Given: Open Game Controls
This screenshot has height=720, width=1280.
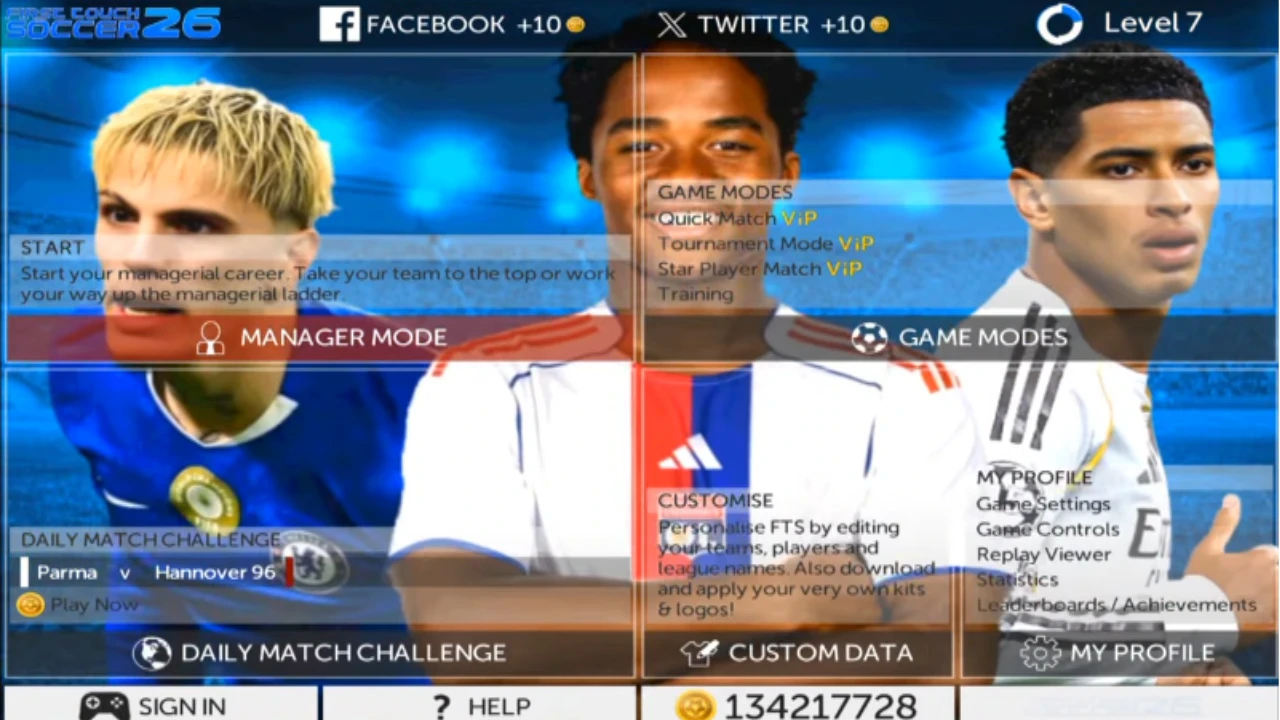Looking at the screenshot, I should (x=1047, y=529).
